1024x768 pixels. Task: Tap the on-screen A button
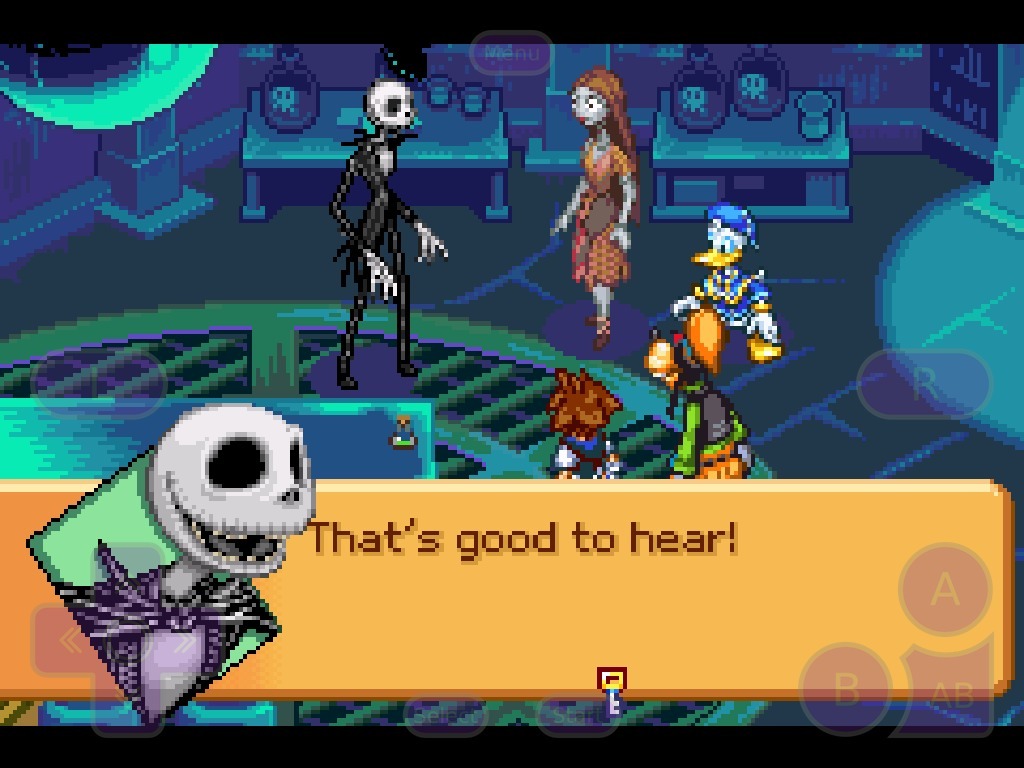[945, 590]
